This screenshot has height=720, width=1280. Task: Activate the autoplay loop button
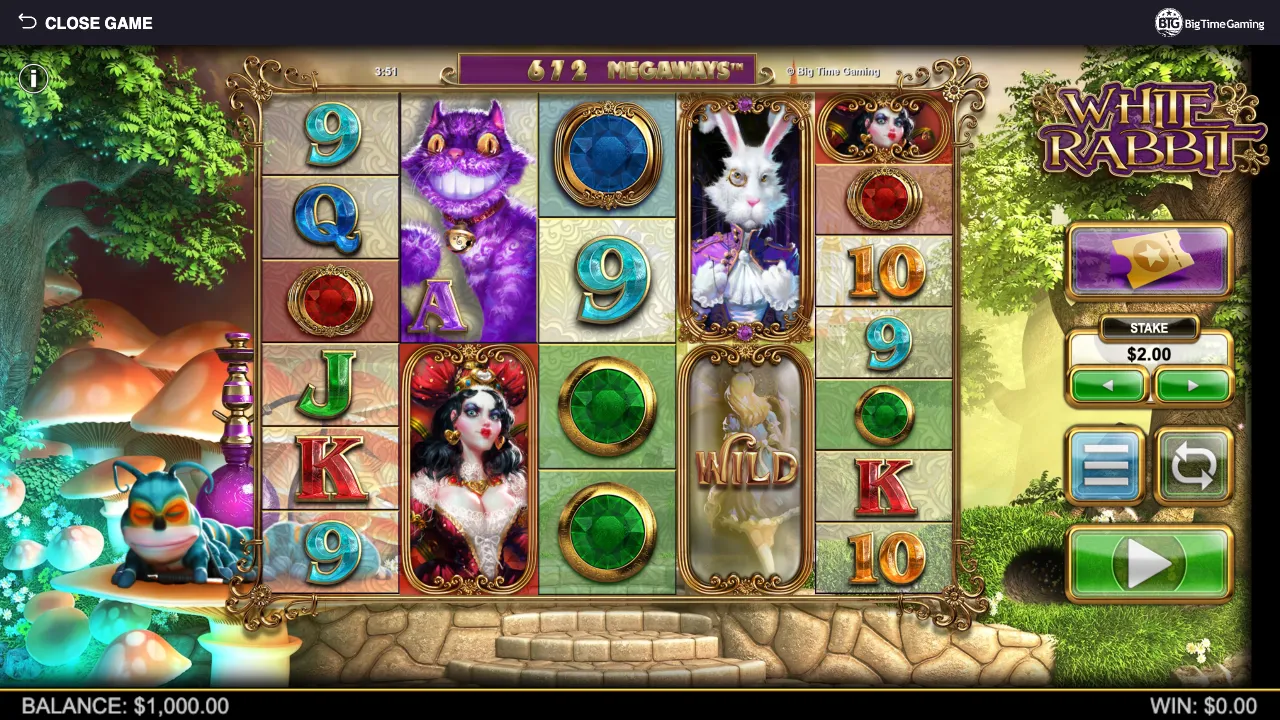(x=1193, y=466)
